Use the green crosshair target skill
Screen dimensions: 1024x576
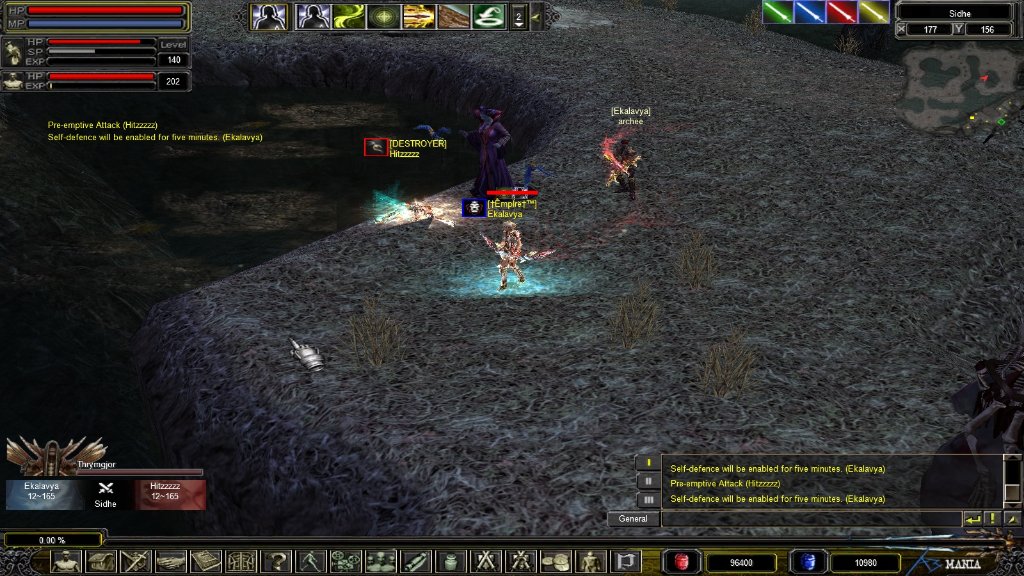coord(384,16)
